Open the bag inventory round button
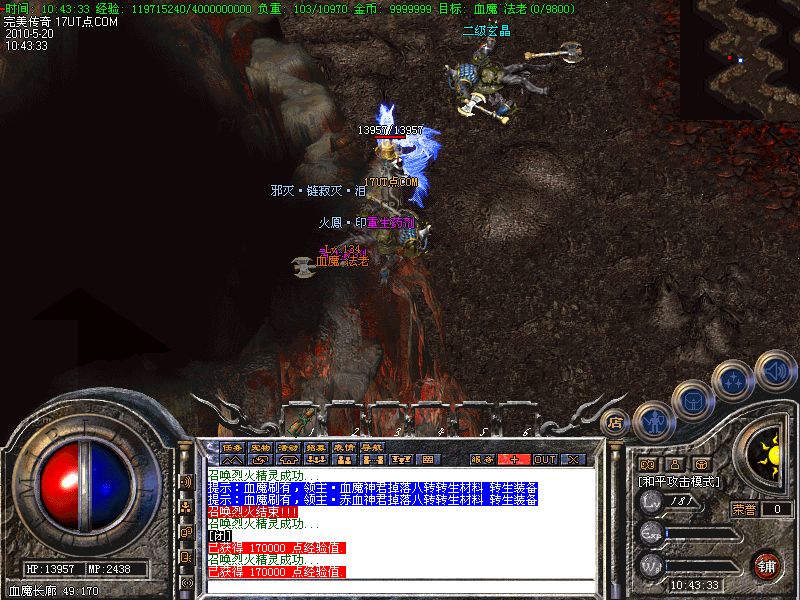 coord(692,398)
